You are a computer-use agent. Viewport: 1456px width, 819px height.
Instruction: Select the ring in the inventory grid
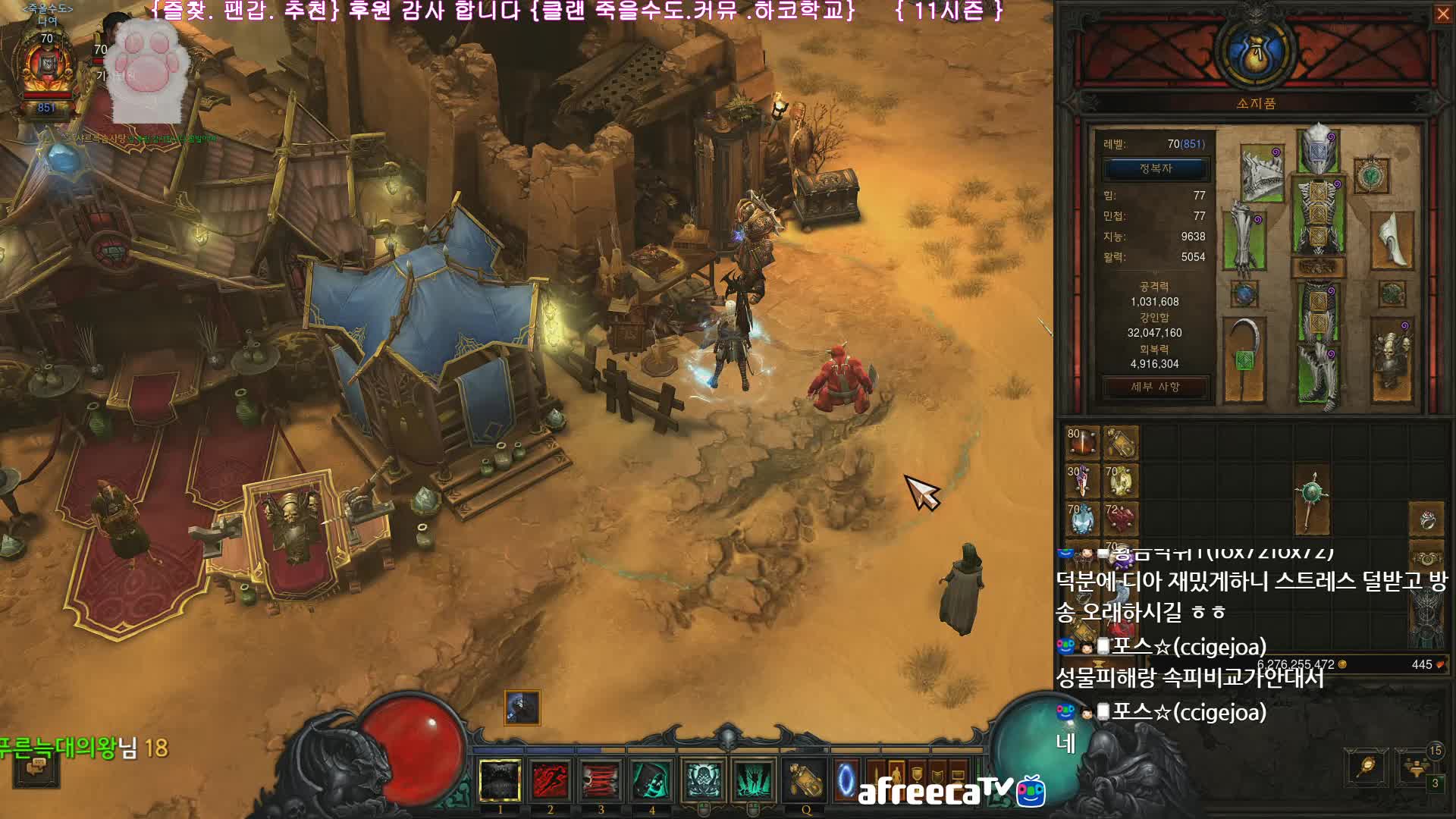click(x=1427, y=520)
